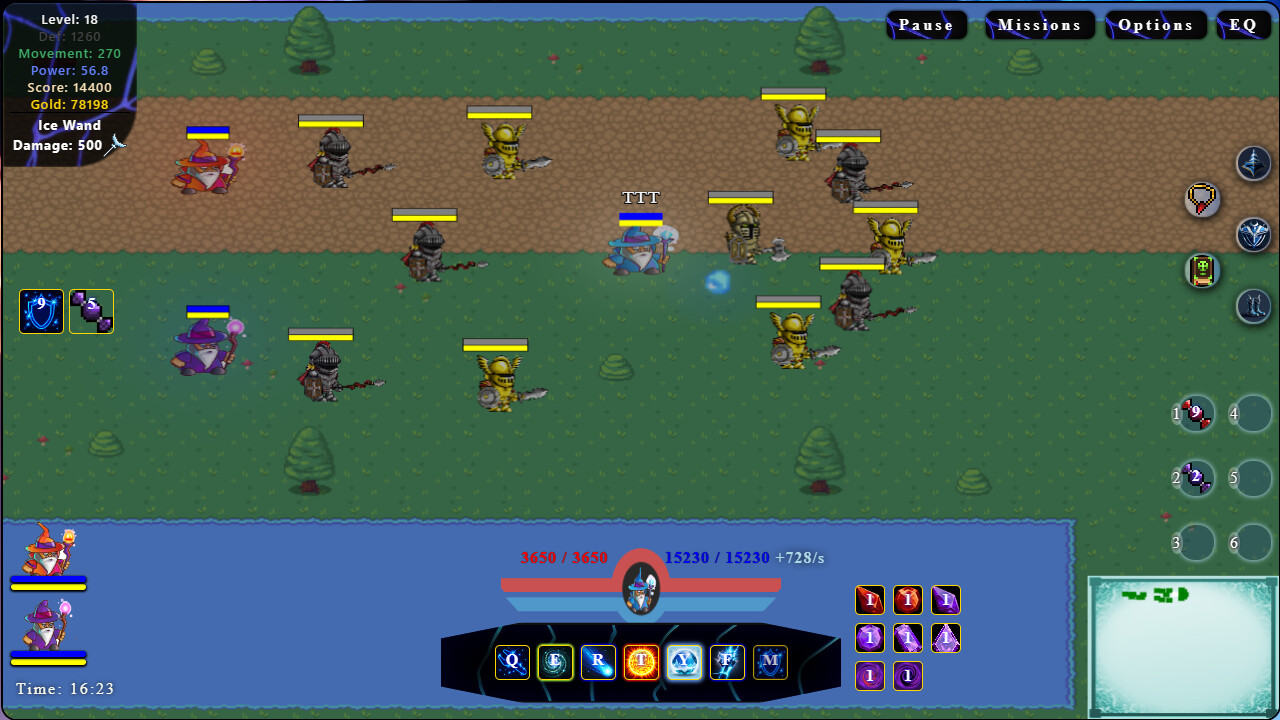Select the orb buff with 5 stacks
Screen dimensions: 1280x720
coord(91,311)
